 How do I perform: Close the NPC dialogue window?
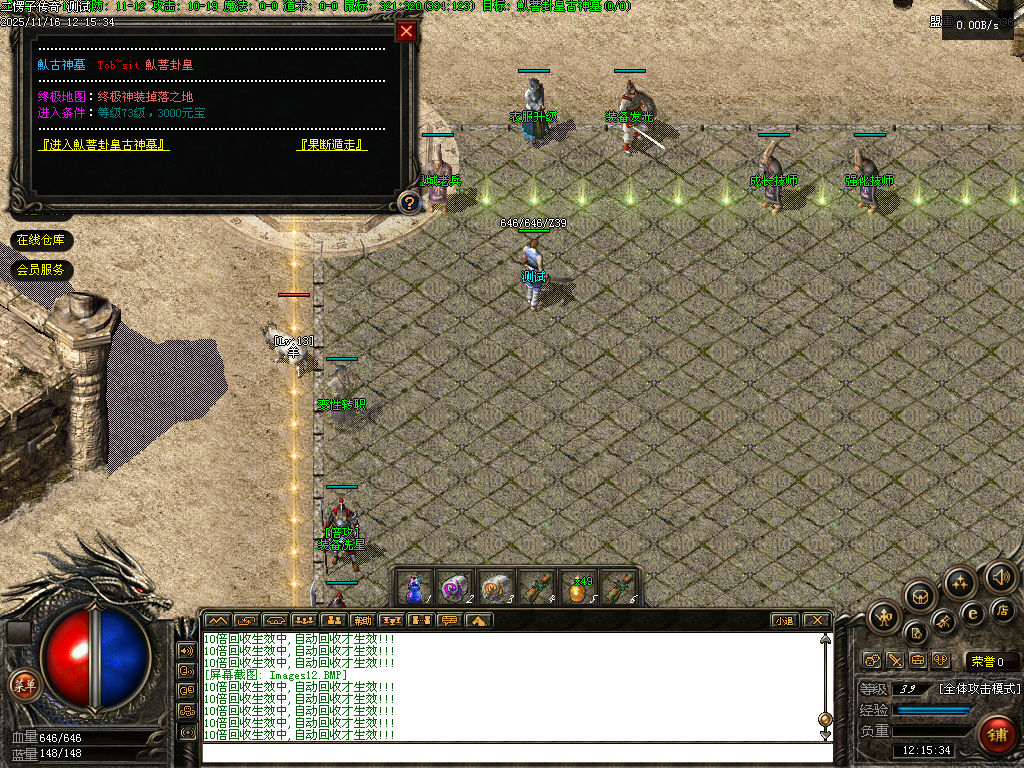pos(406,31)
